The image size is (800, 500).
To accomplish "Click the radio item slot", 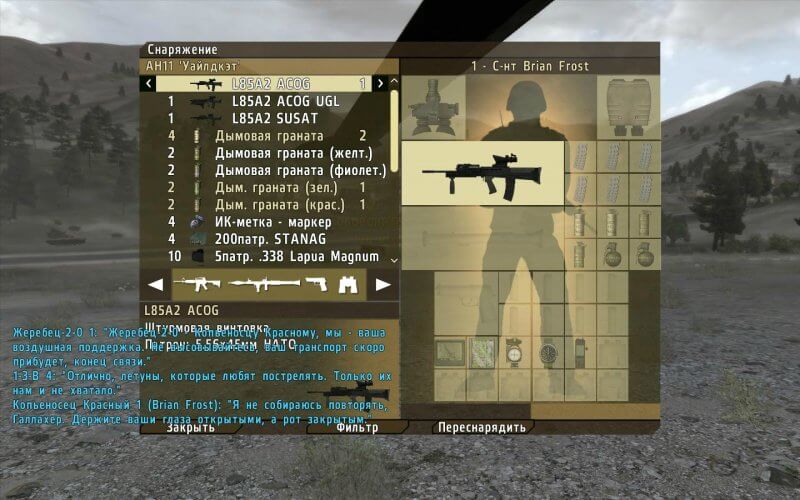I will click(x=581, y=352).
